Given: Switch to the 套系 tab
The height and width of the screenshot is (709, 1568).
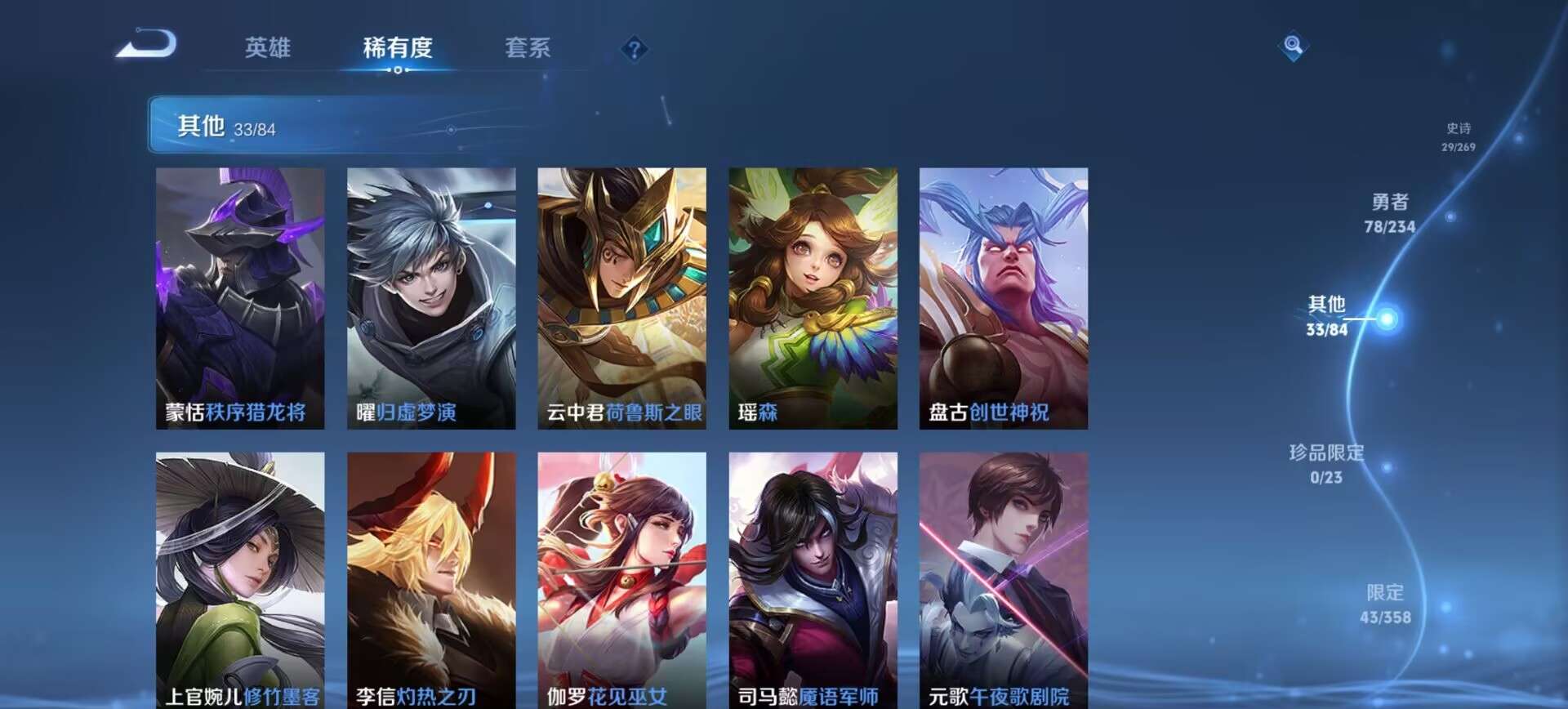Looking at the screenshot, I should tap(528, 49).
